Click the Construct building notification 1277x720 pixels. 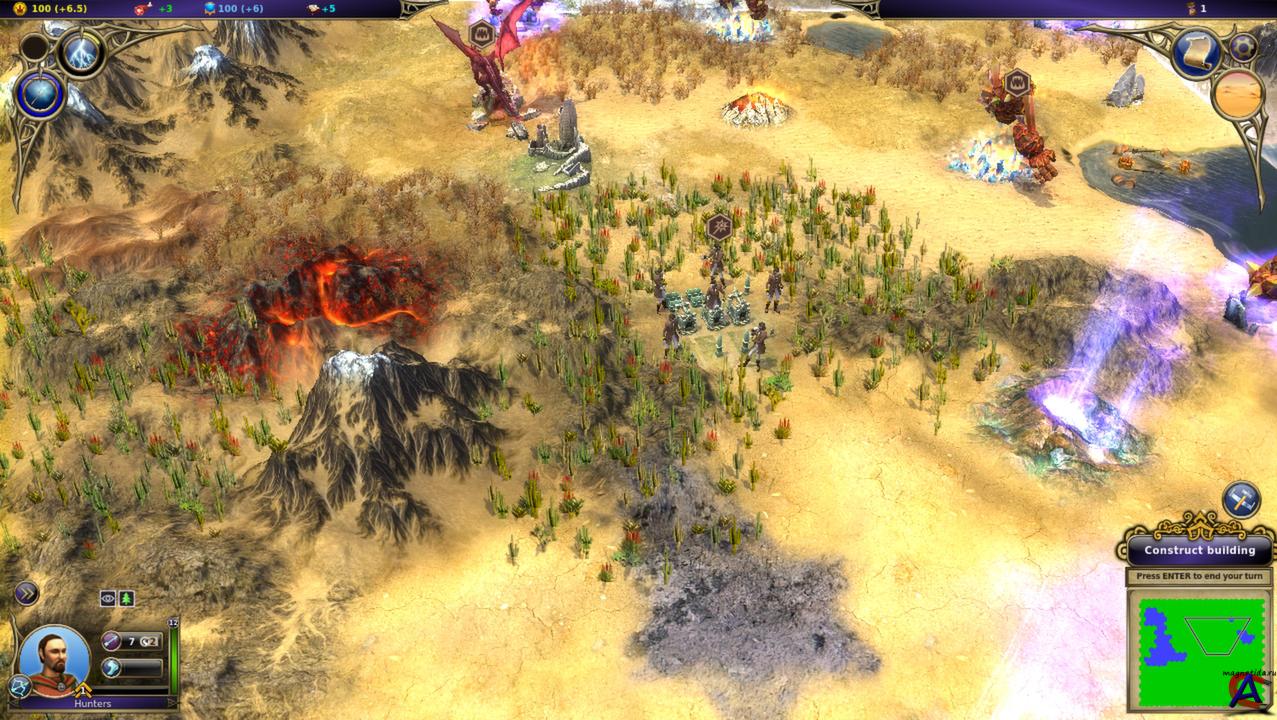coord(1199,550)
